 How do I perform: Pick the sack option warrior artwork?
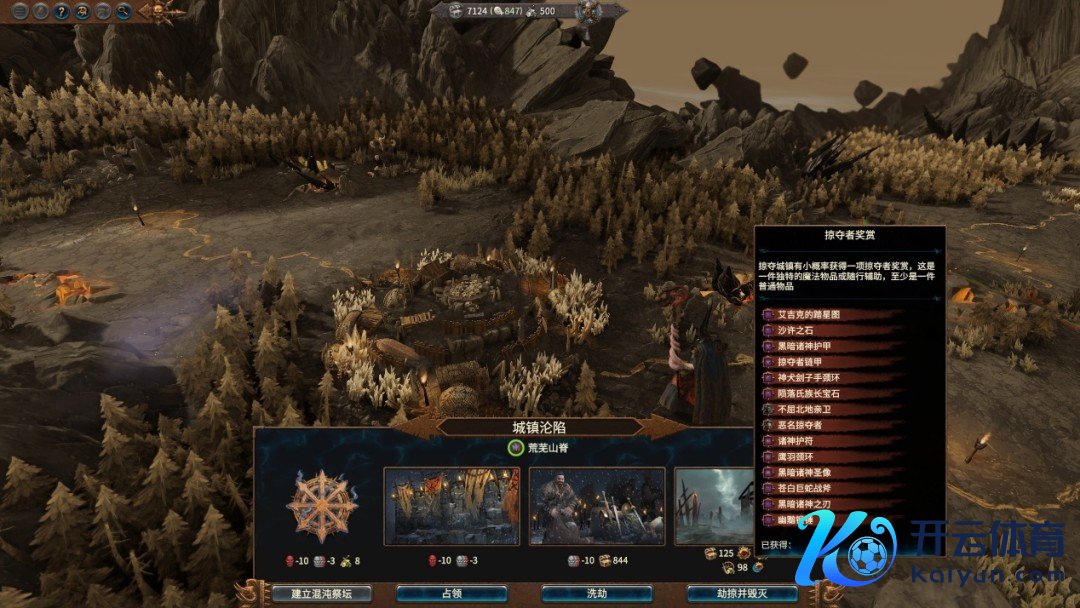point(597,506)
